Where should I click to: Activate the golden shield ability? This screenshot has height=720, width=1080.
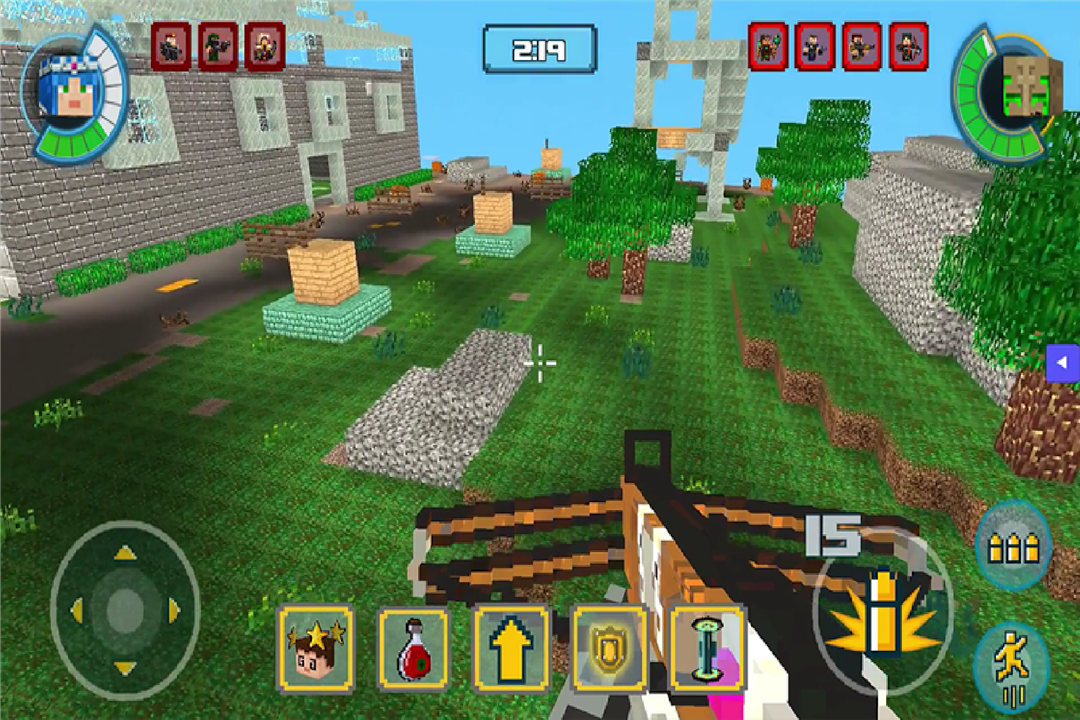tap(608, 648)
